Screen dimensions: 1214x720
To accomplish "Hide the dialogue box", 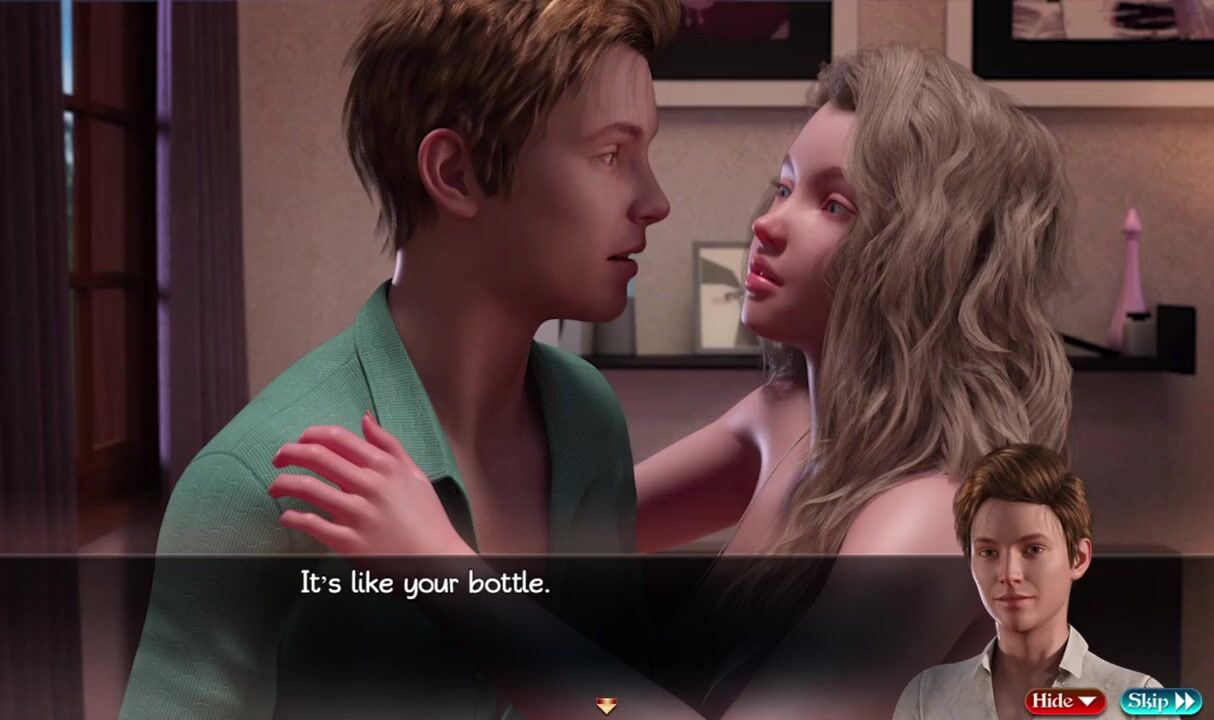I will click(1064, 701).
